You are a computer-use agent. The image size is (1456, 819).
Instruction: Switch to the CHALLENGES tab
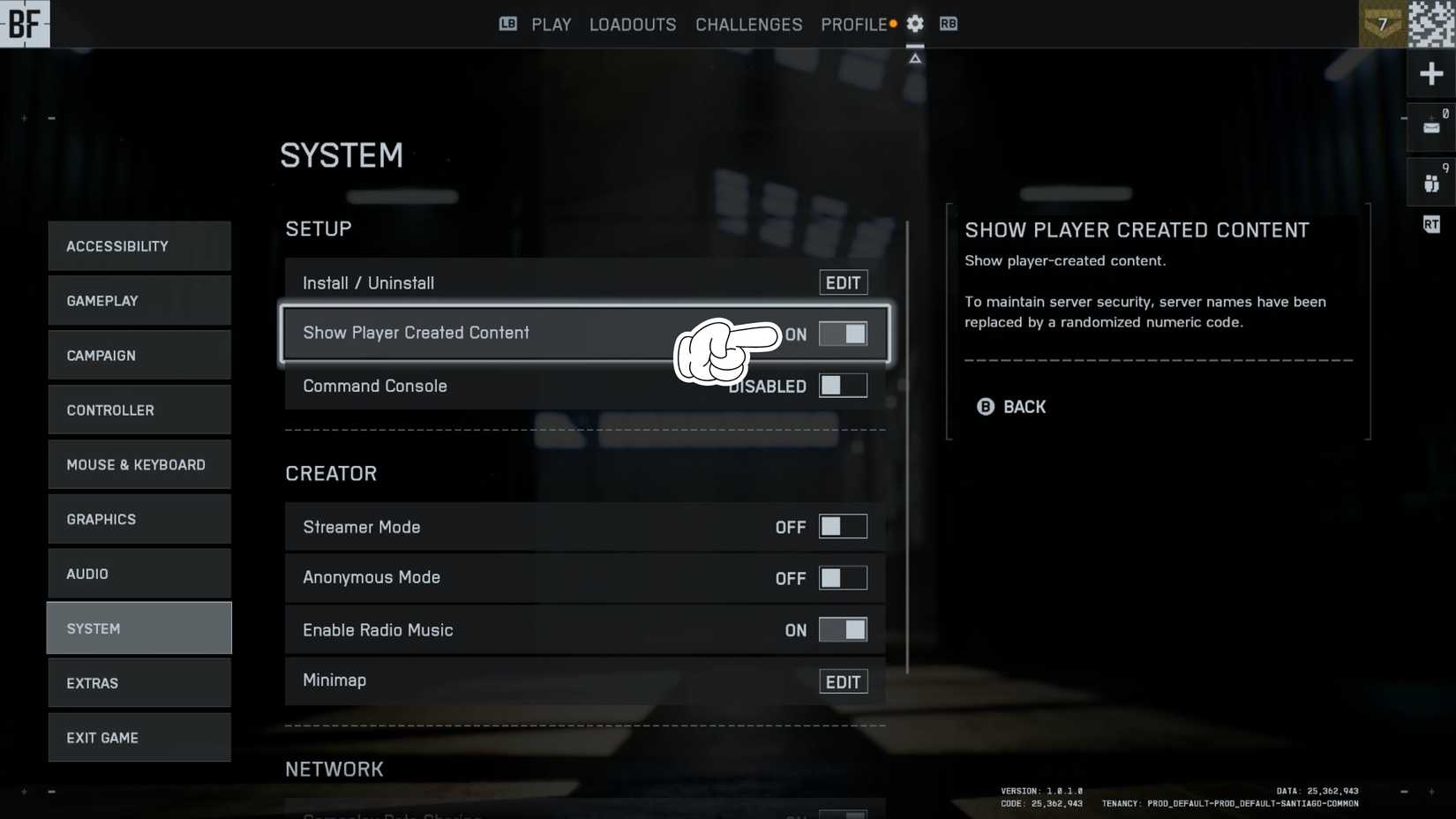click(x=748, y=24)
